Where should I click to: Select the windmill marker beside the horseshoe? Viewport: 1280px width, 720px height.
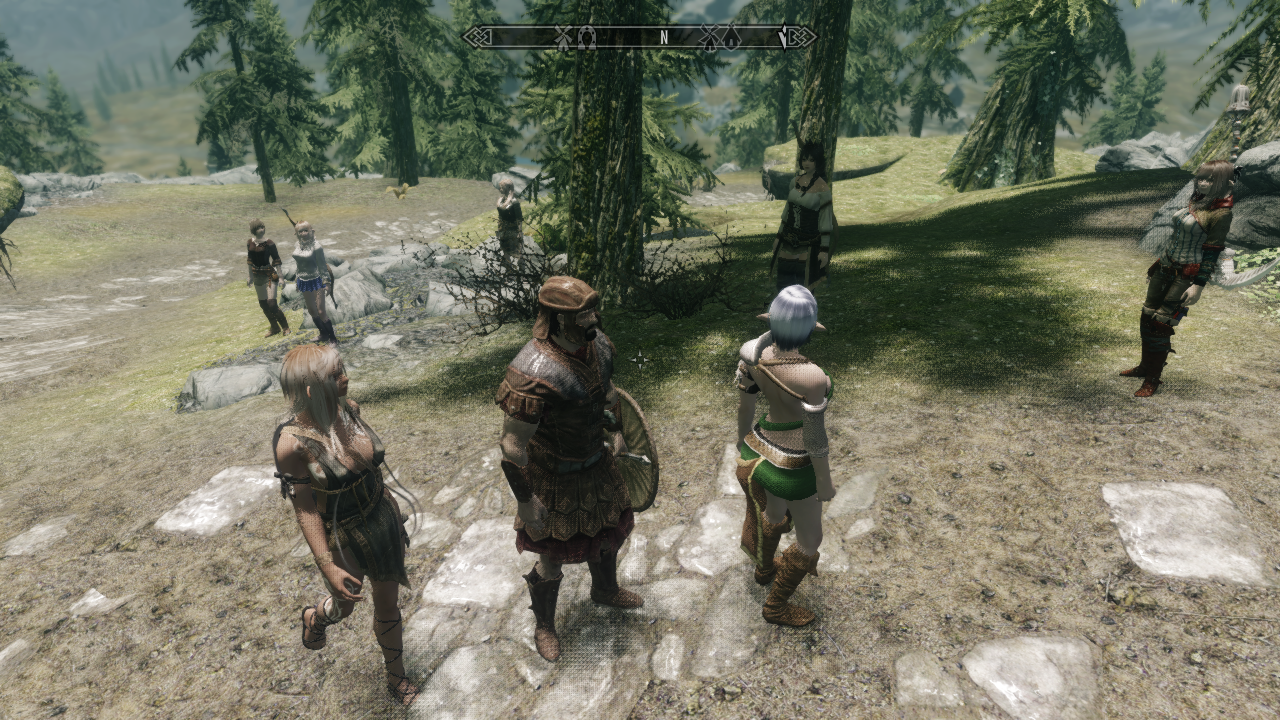click(562, 37)
